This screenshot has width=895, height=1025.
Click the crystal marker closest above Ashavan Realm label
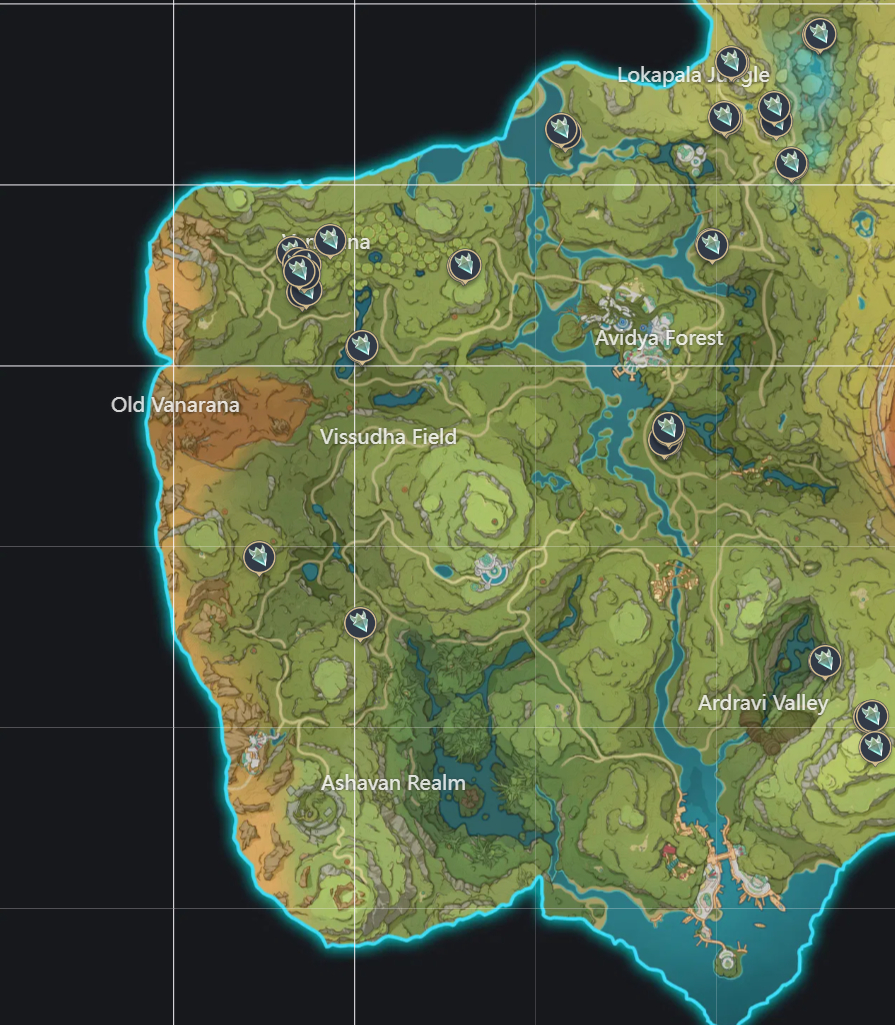(x=360, y=622)
